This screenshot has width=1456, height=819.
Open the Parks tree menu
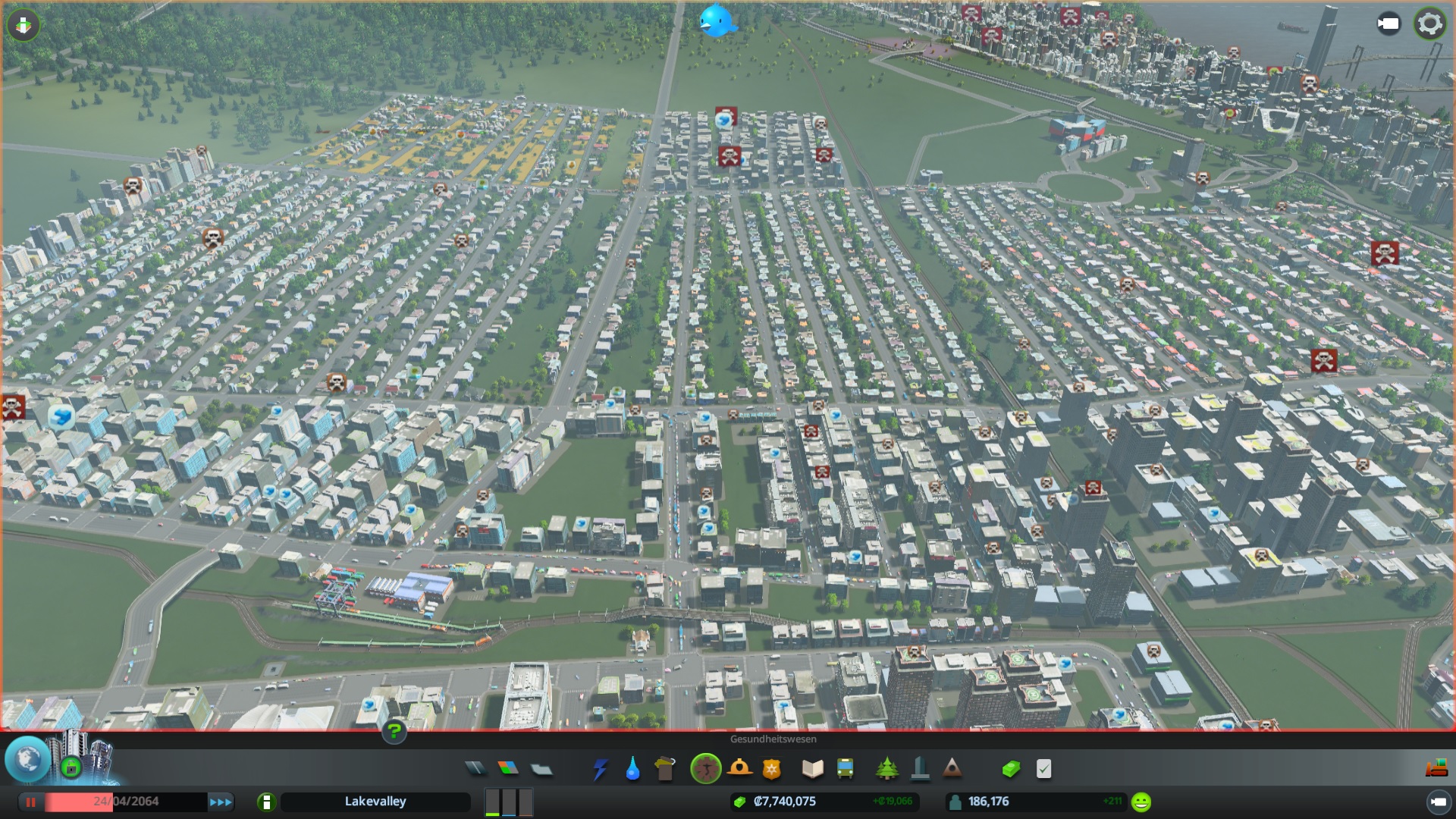coord(886,770)
